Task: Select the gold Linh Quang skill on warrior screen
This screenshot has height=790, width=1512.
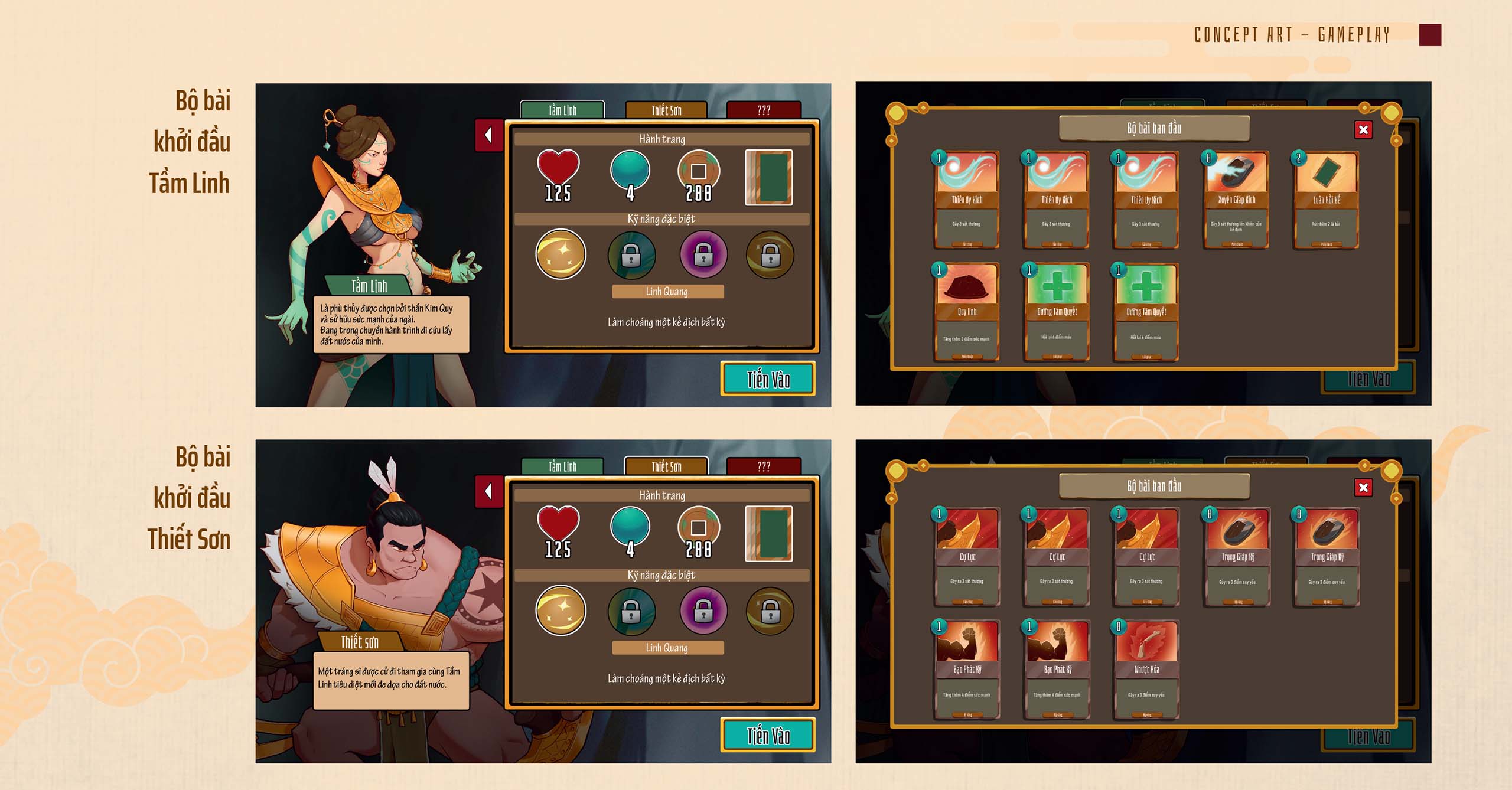Action: (x=561, y=610)
